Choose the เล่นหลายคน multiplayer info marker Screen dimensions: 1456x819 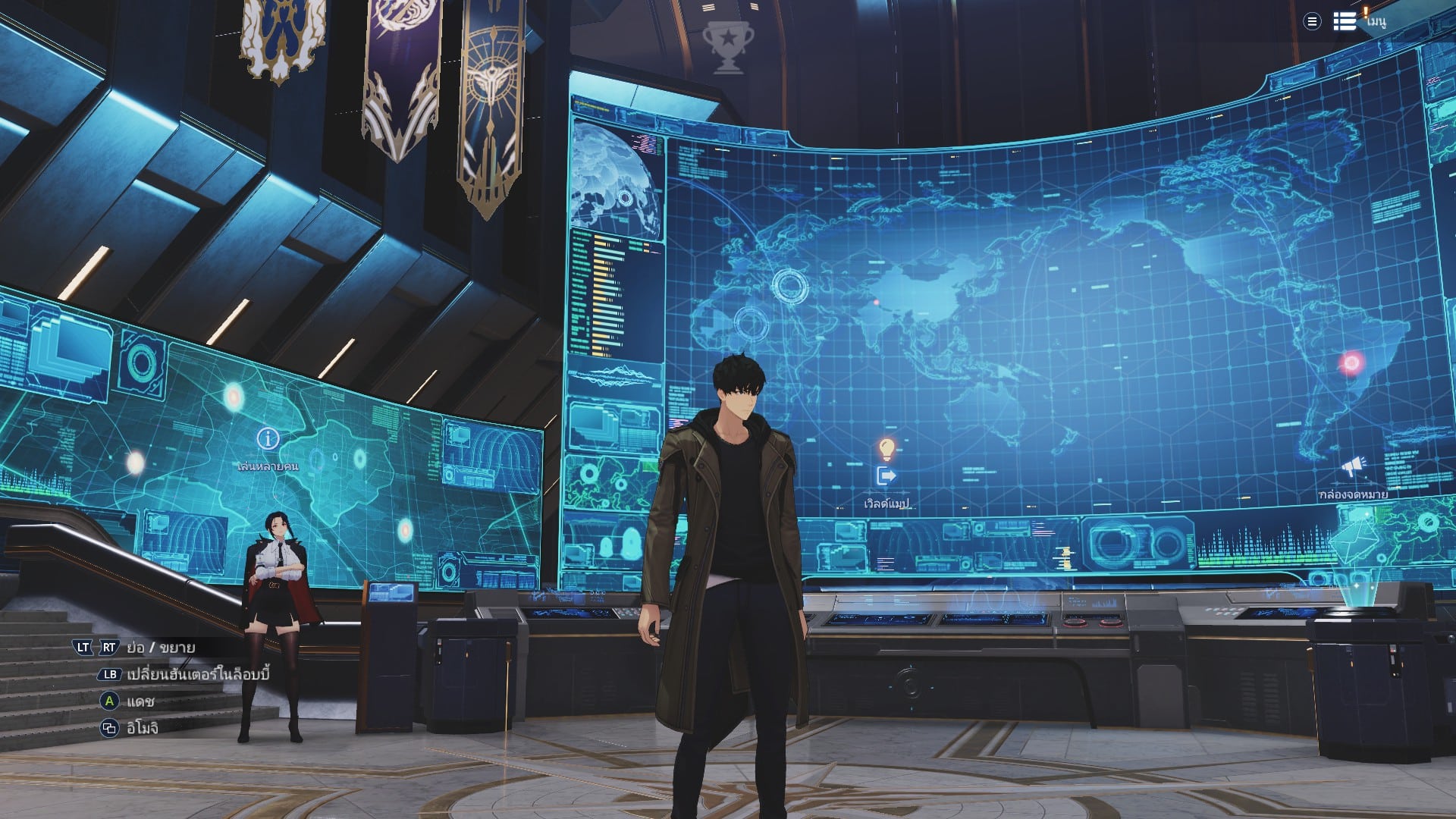tap(268, 438)
